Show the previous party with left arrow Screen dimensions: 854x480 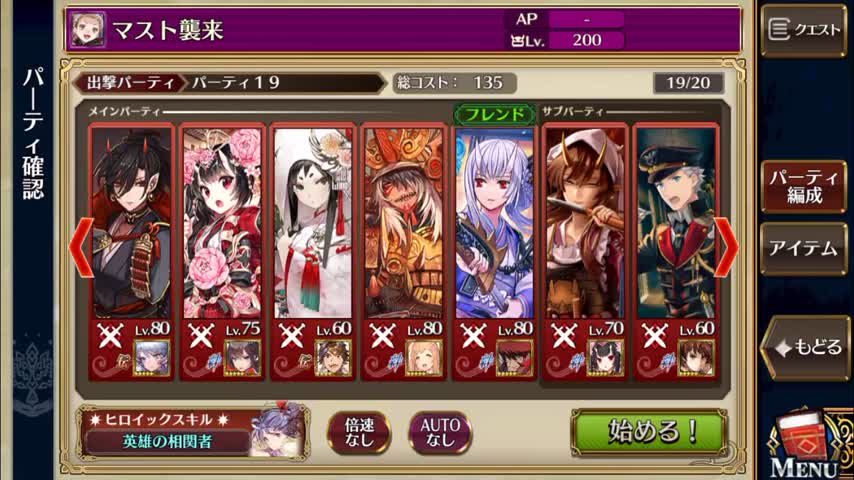pyautogui.click(x=80, y=246)
